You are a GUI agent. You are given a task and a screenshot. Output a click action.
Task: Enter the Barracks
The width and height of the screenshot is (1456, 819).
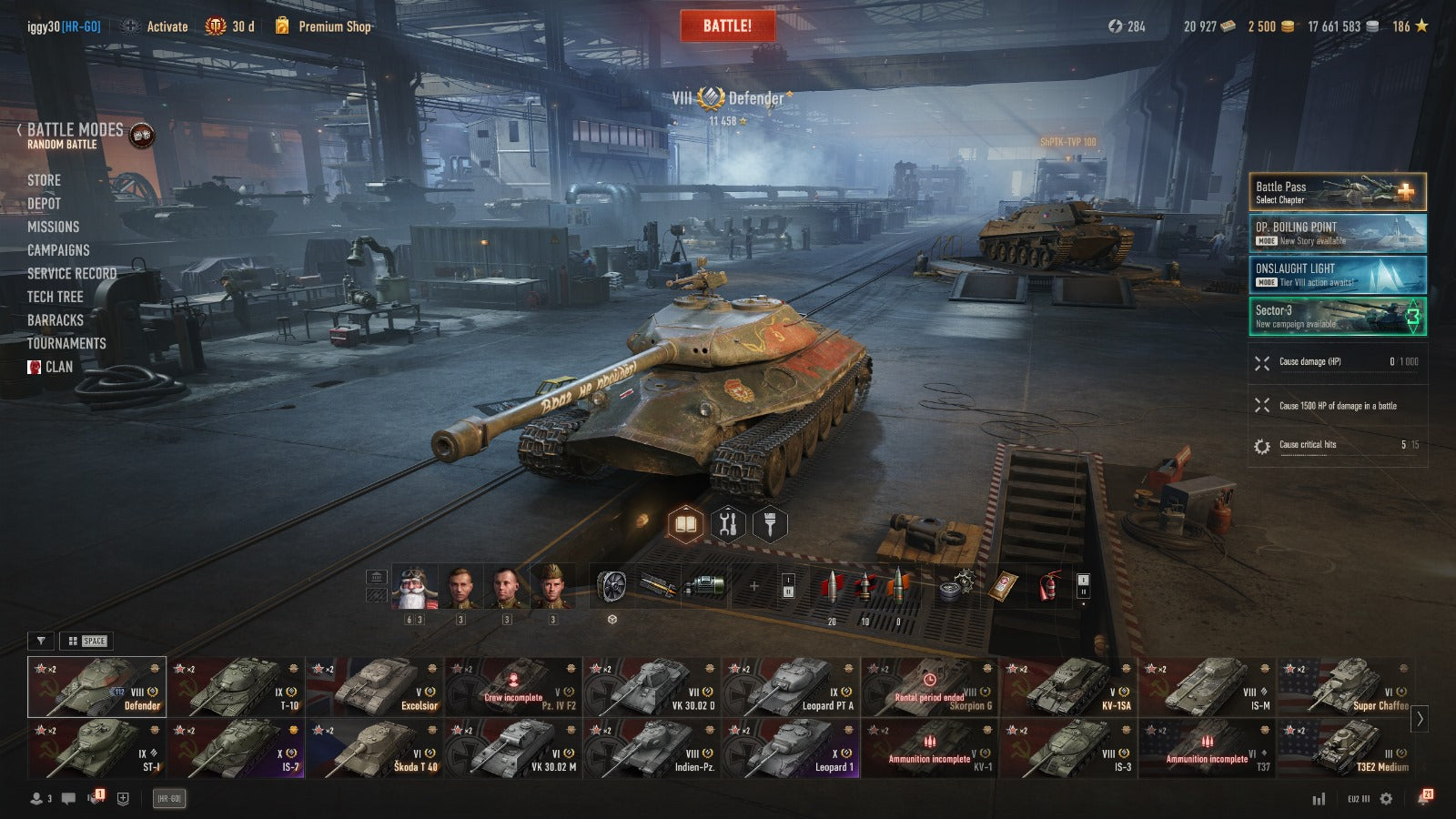pyautogui.click(x=55, y=320)
